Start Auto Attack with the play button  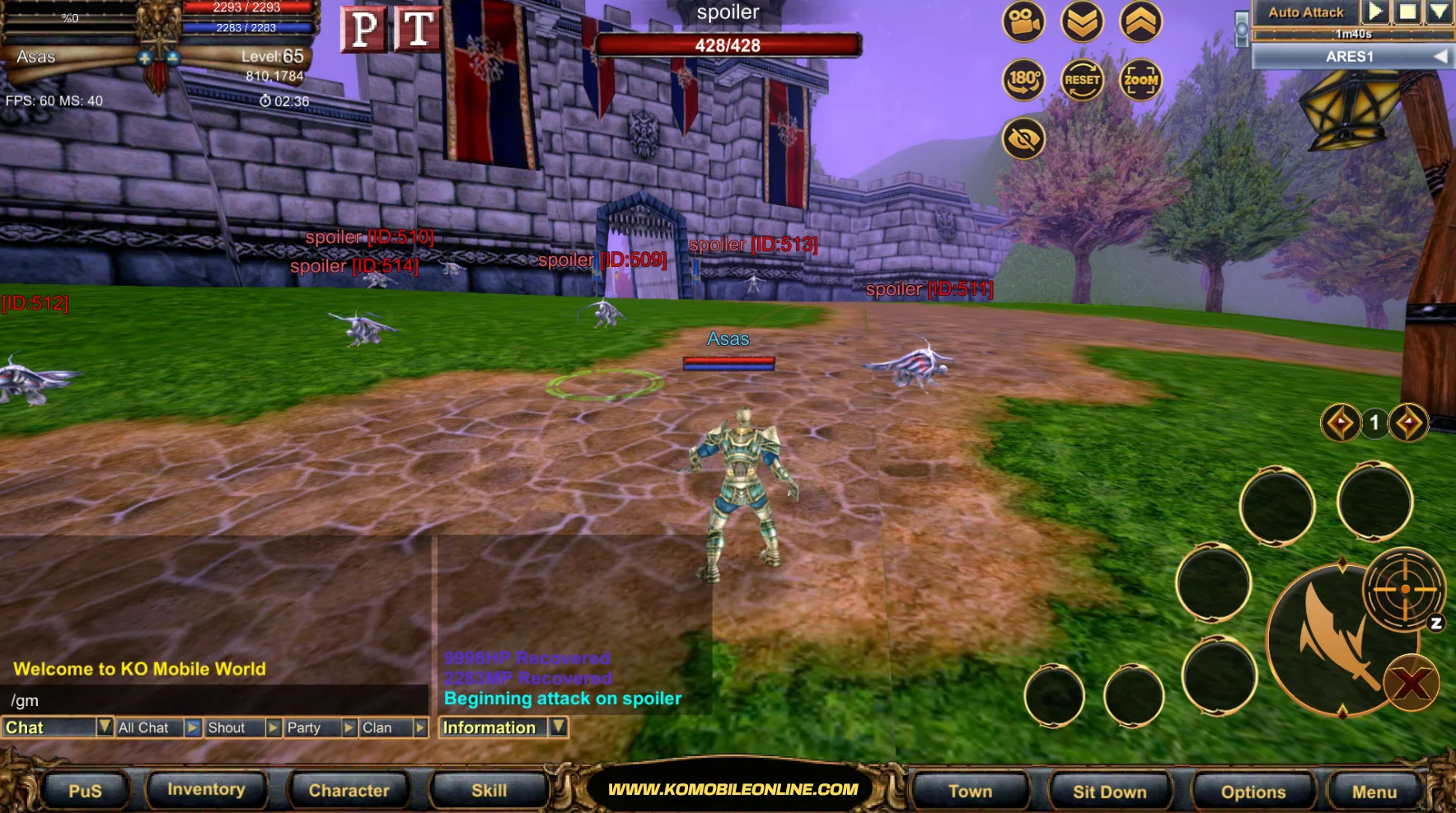1374,12
